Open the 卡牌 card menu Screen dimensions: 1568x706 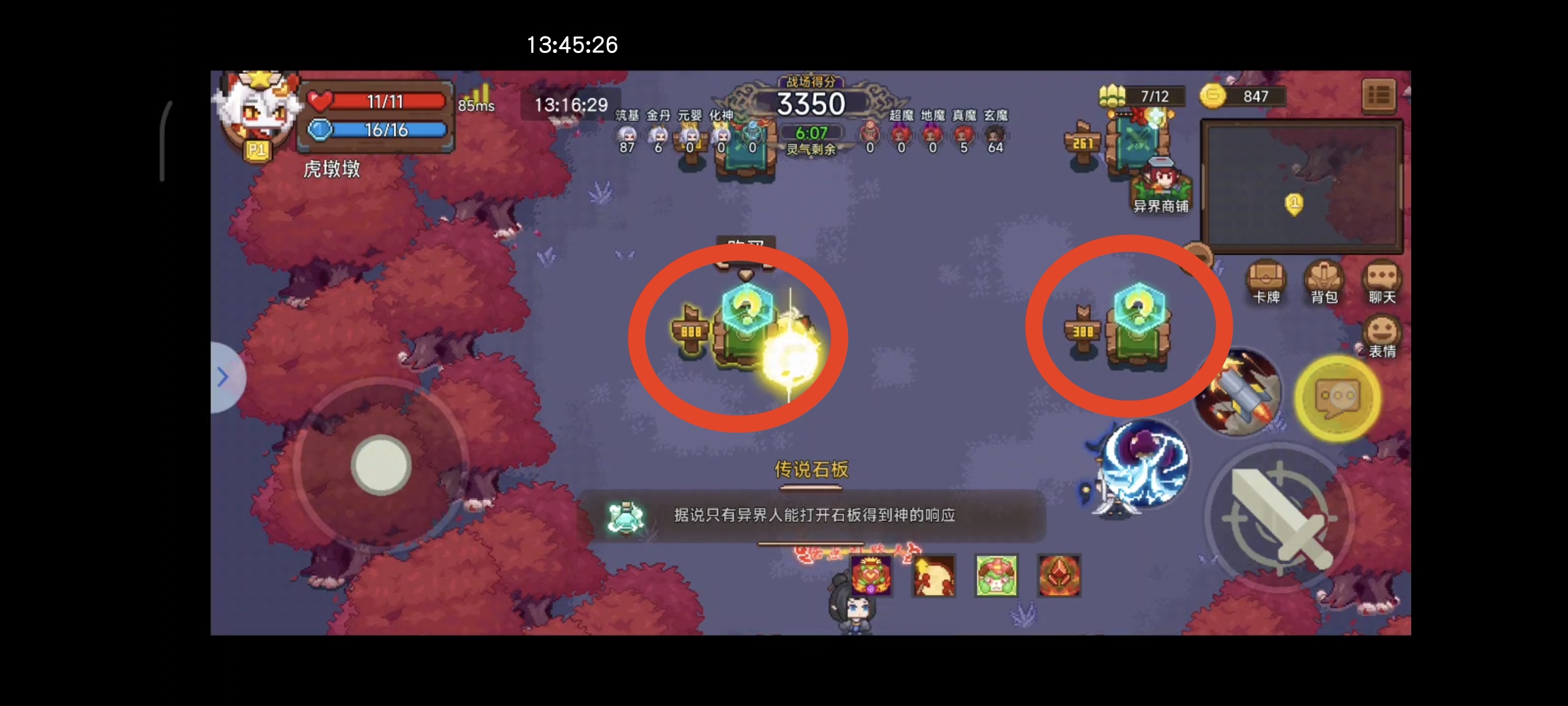(1266, 282)
